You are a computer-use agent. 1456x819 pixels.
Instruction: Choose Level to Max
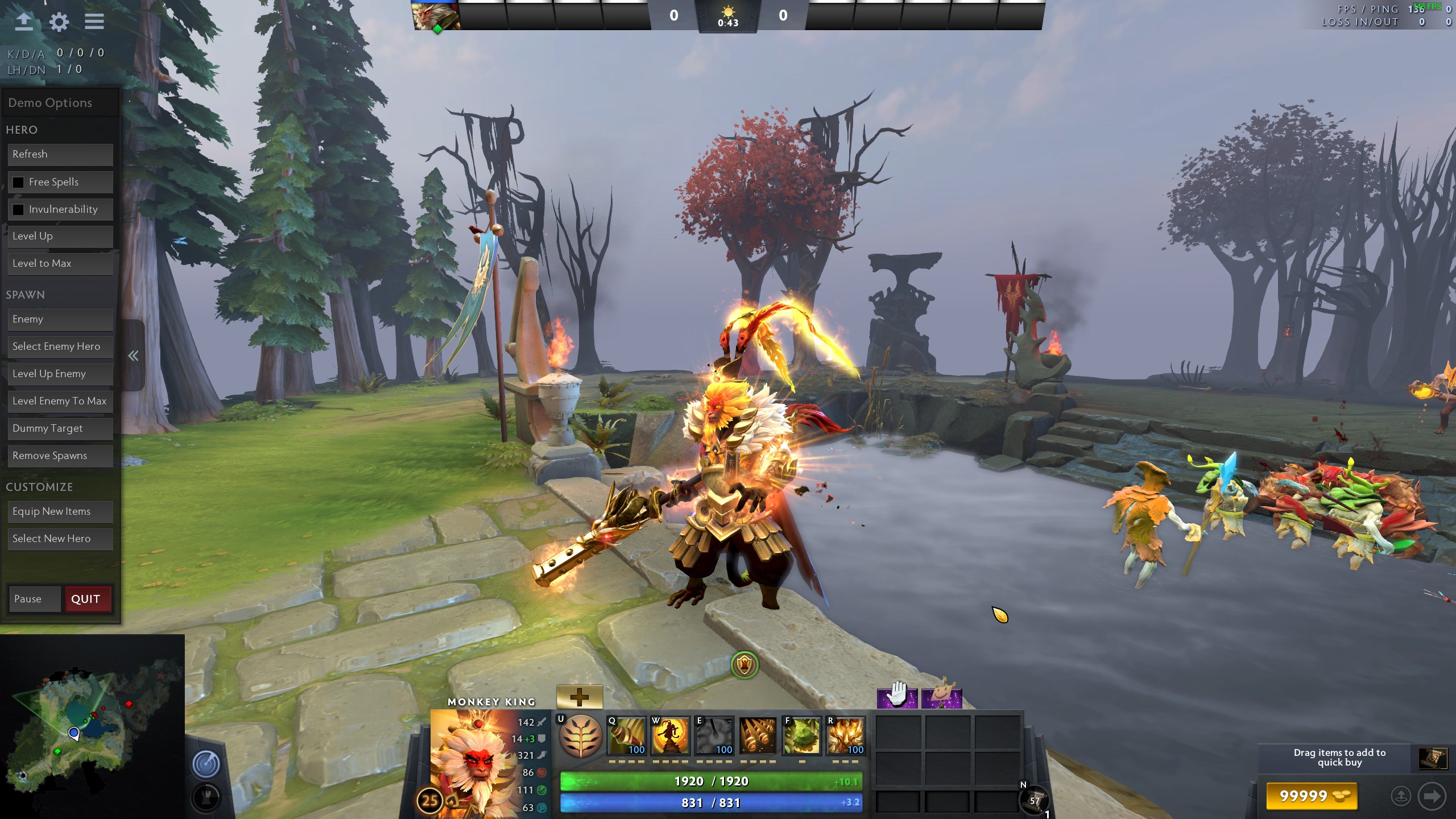60,263
